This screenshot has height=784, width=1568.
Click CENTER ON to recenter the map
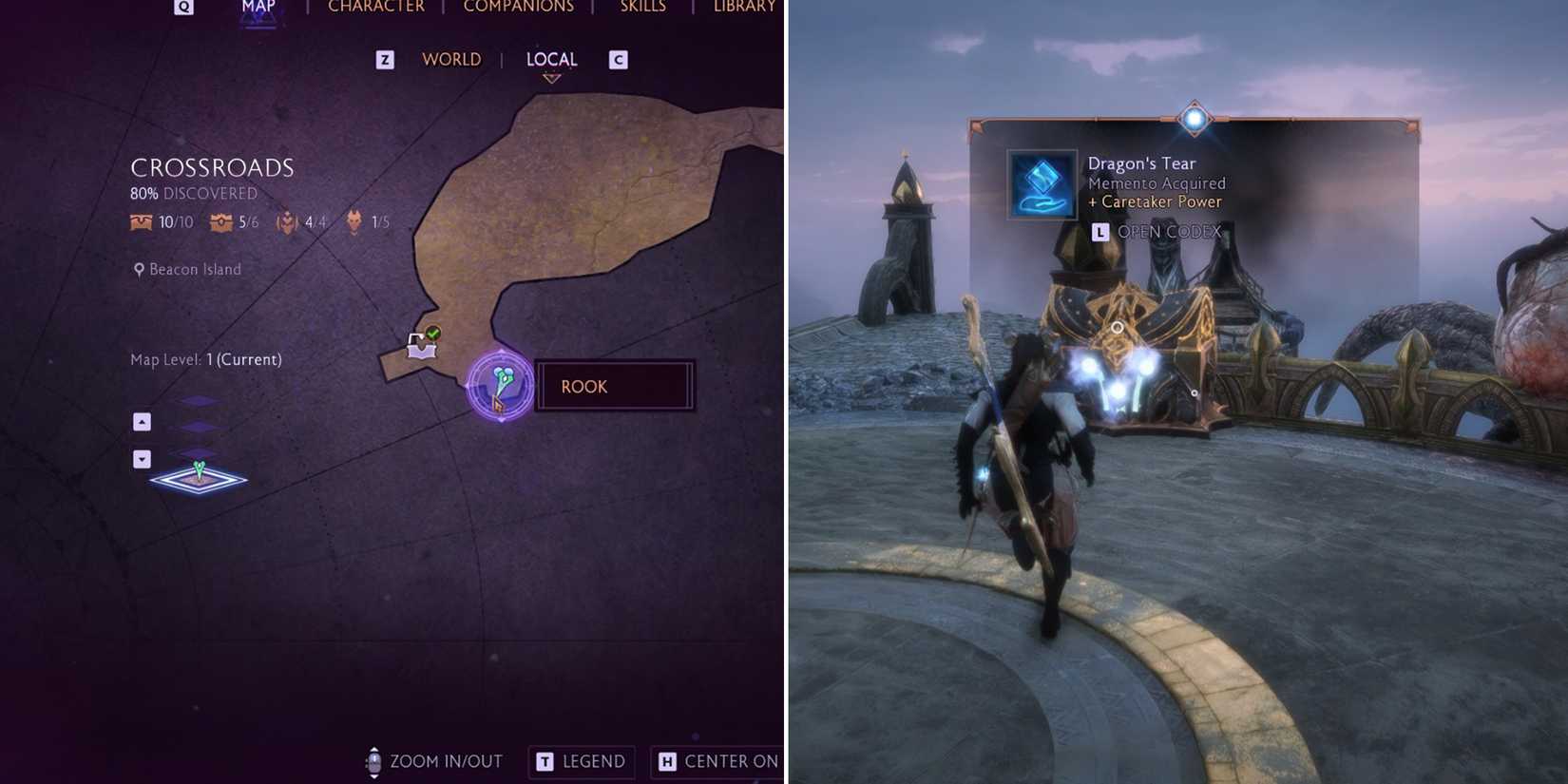[x=717, y=761]
